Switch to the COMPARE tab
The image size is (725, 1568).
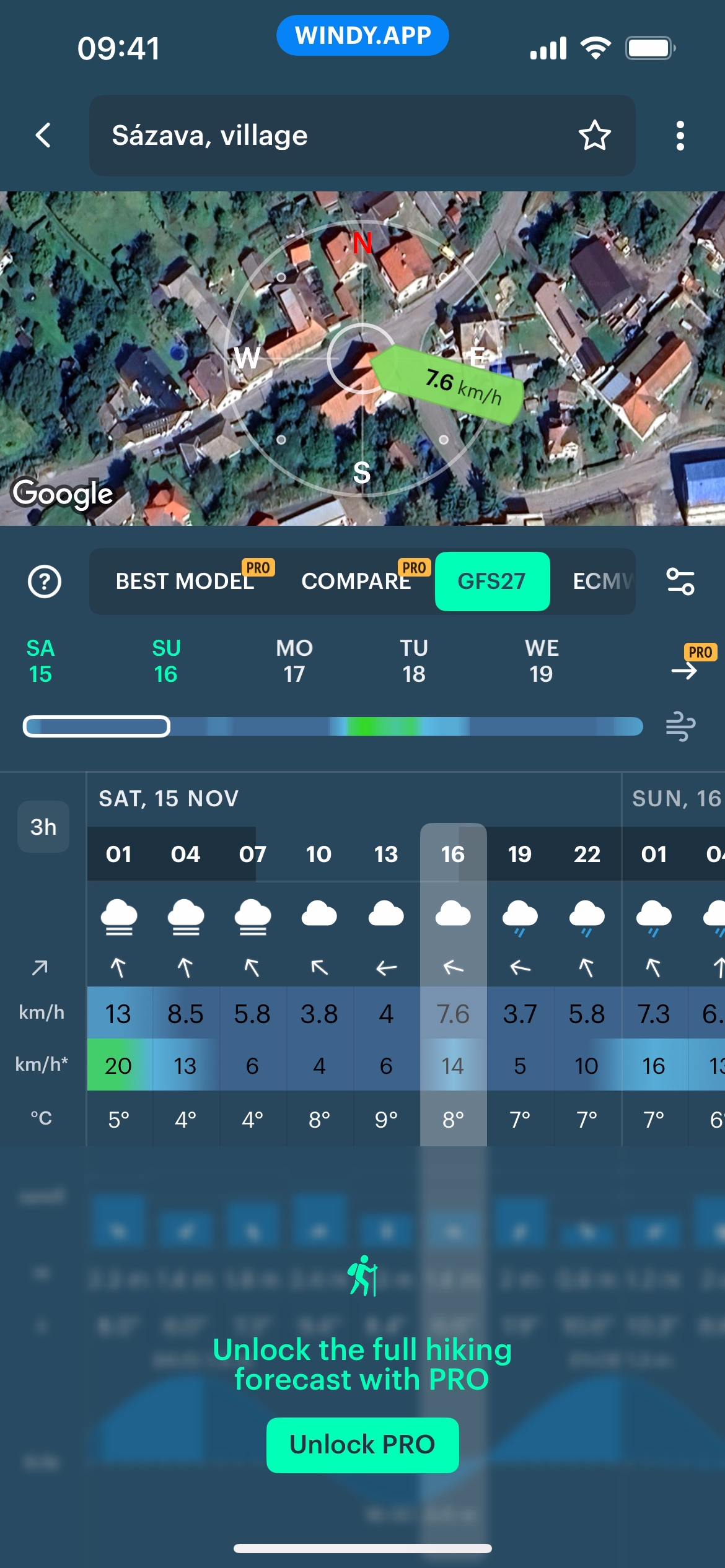[x=356, y=581]
